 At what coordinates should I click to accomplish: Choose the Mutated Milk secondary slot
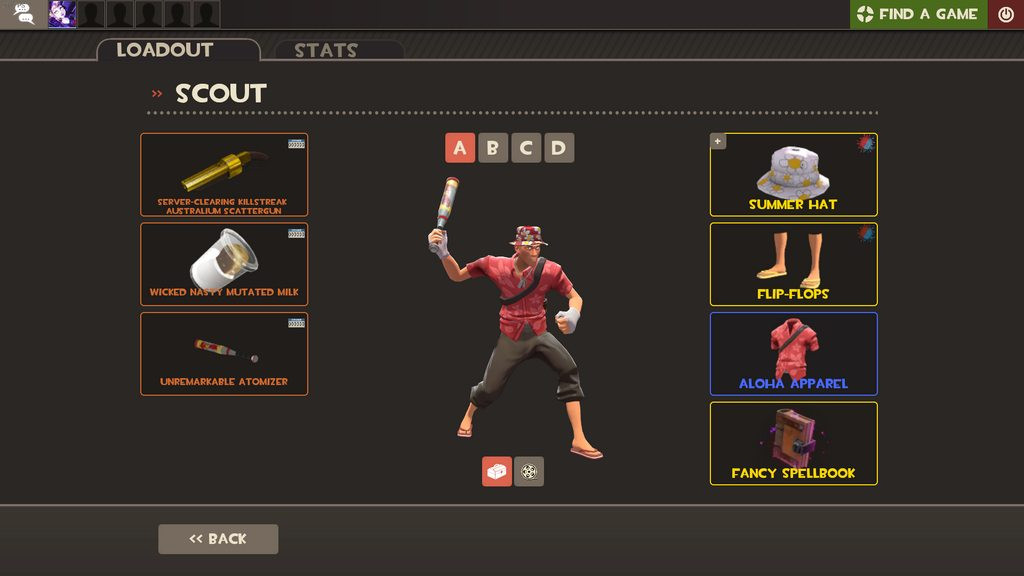[224, 264]
